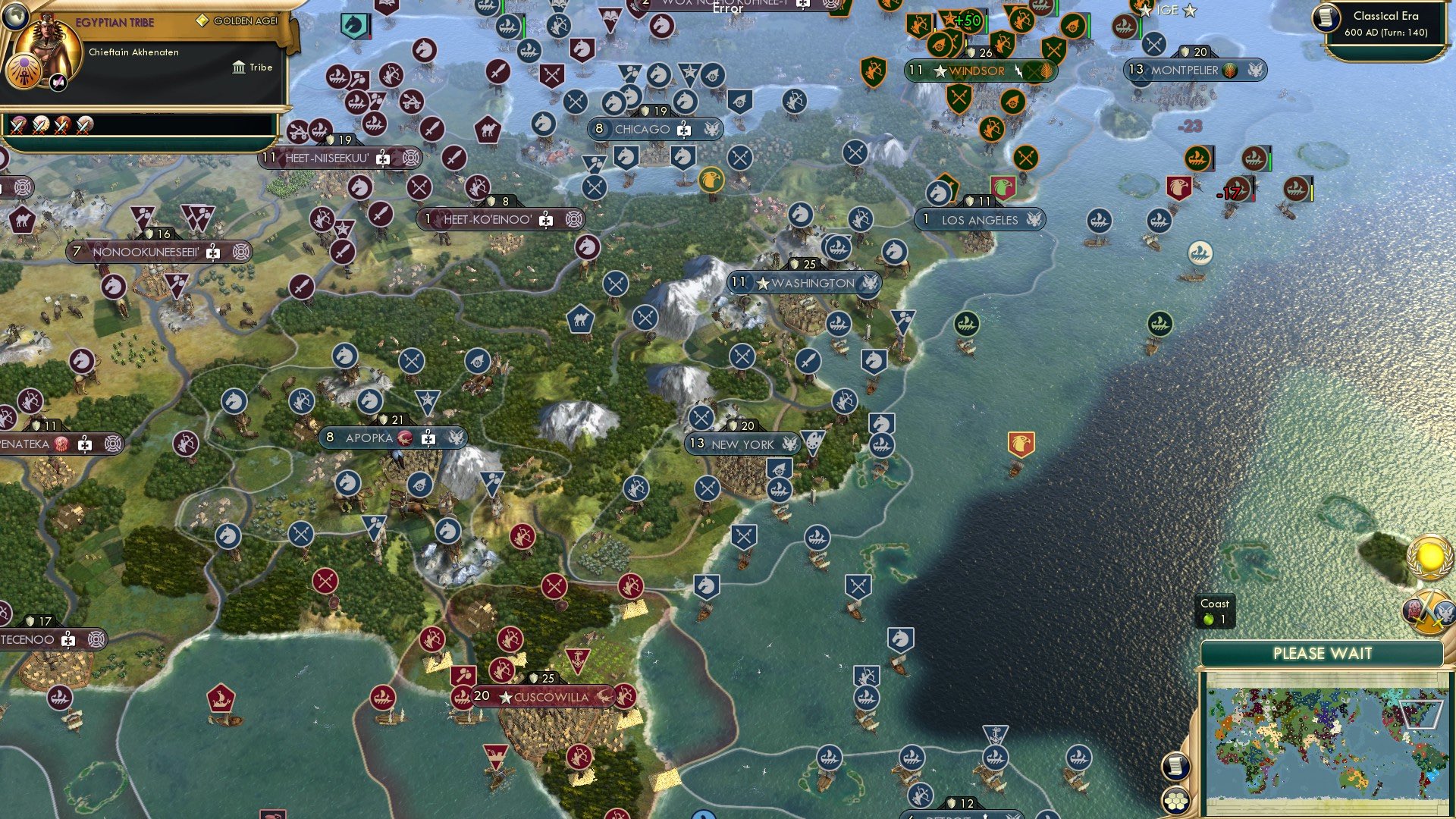Click the globe icon in the top-left corner
Image resolution: width=1456 pixels, height=819 pixels.
[17, 19]
